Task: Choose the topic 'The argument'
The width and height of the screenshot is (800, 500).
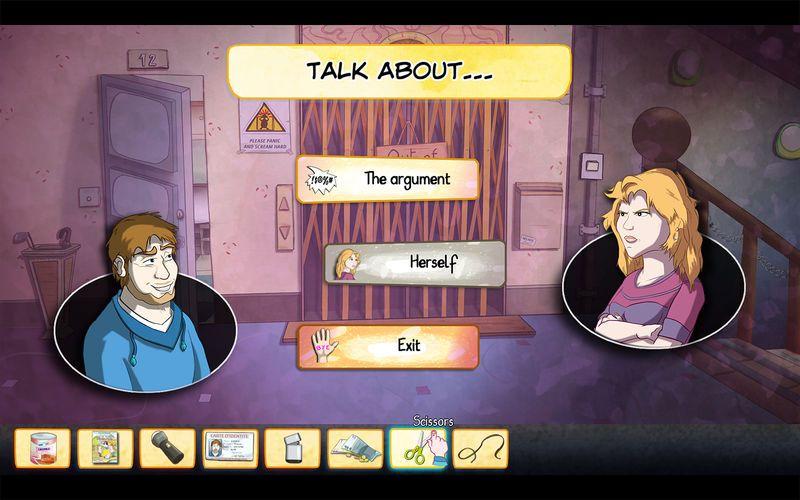Action: [387, 180]
